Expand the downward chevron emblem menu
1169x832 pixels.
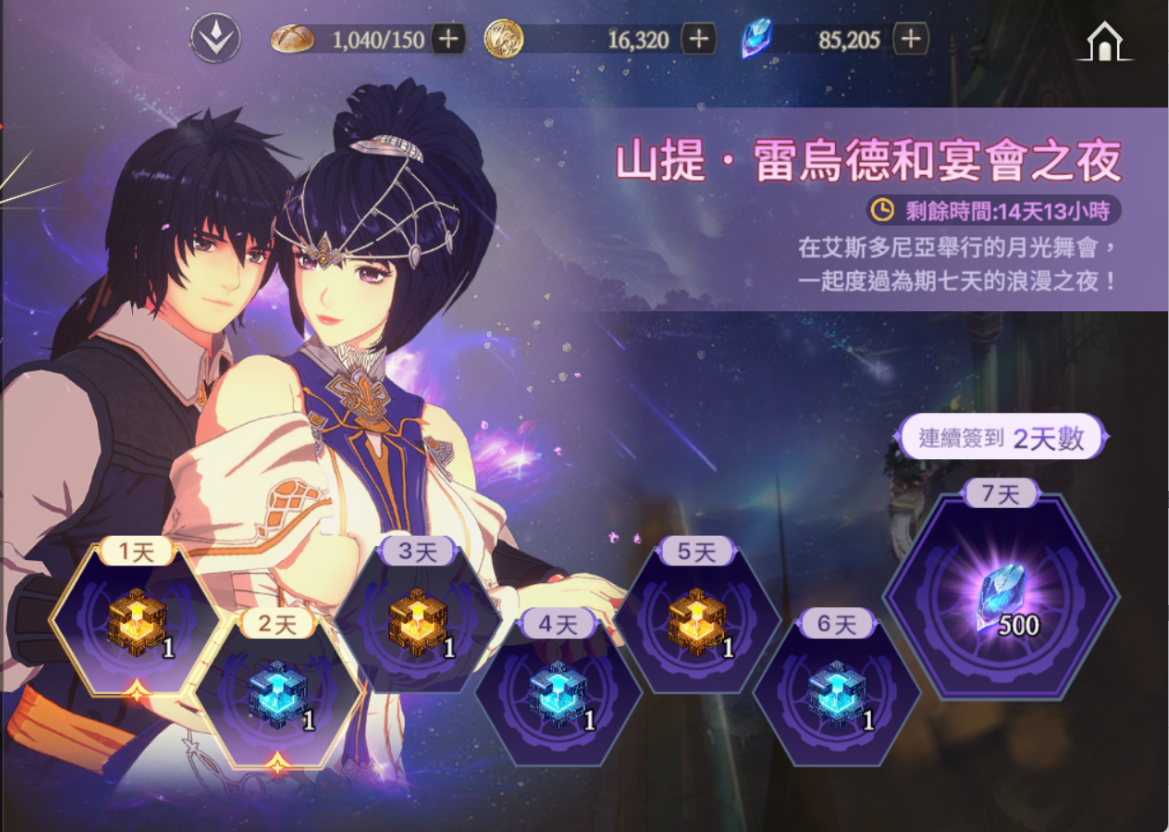tap(215, 40)
